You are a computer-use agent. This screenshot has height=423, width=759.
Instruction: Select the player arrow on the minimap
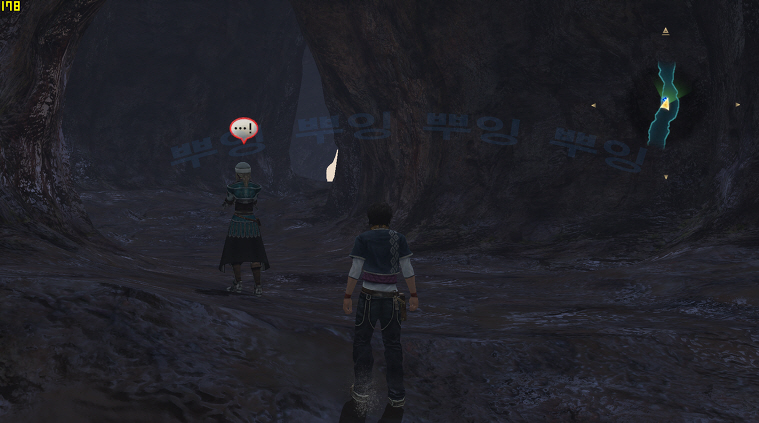[665, 103]
